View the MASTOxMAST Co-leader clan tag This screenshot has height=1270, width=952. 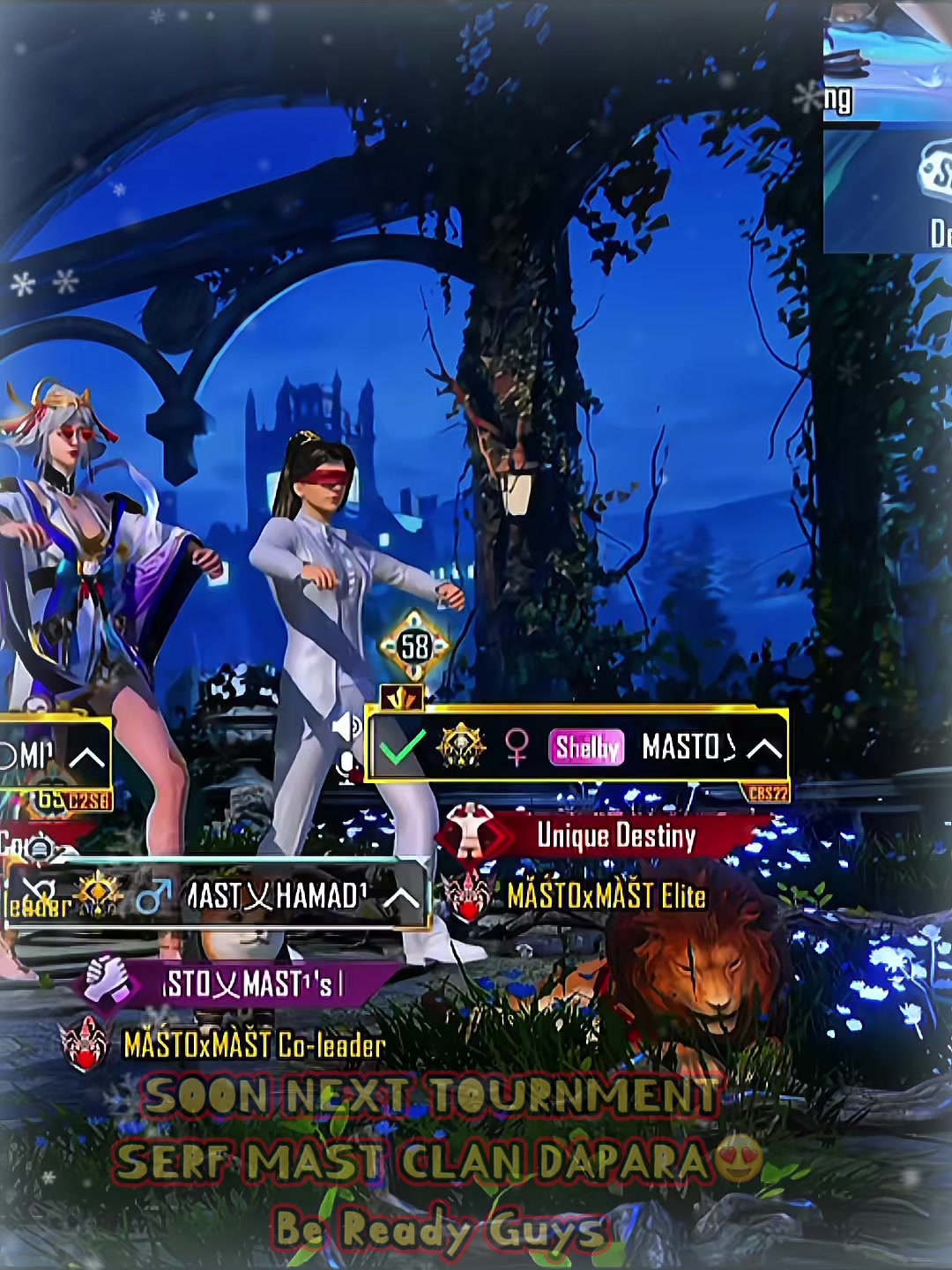point(254,1045)
